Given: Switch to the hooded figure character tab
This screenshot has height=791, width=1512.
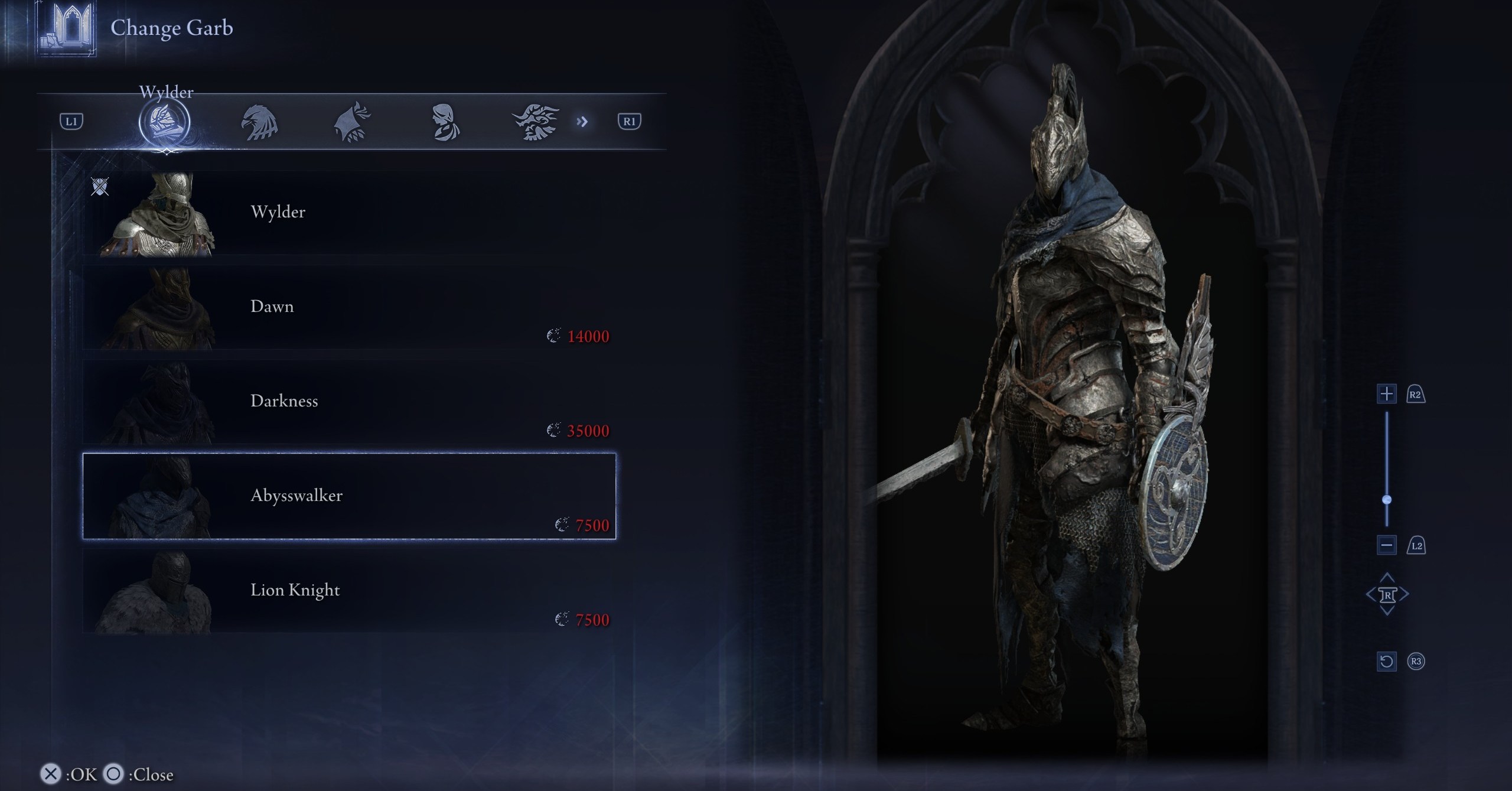Looking at the screenshot, I should pos(352,123).
